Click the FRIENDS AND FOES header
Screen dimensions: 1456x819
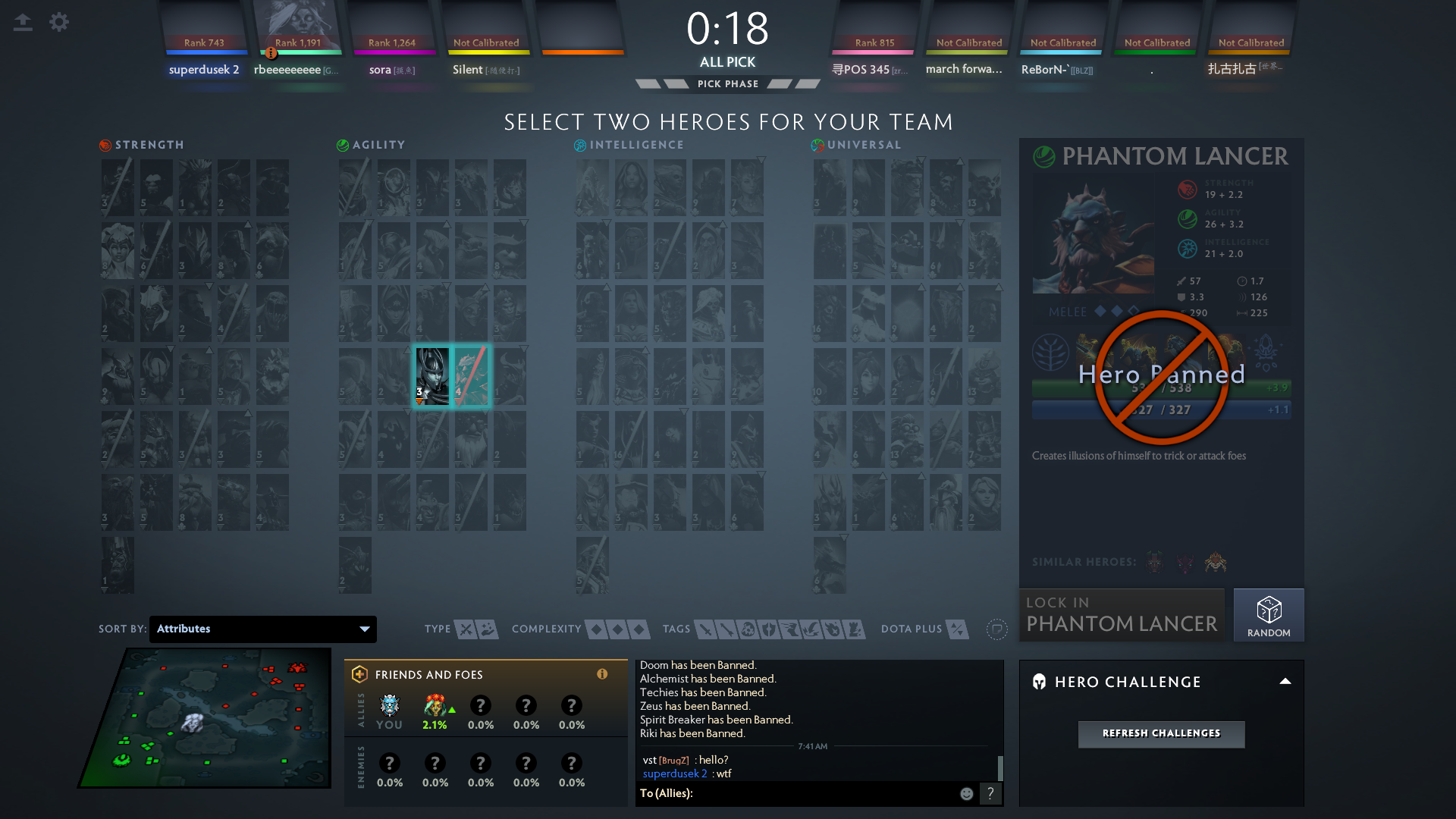click(429, 674)
